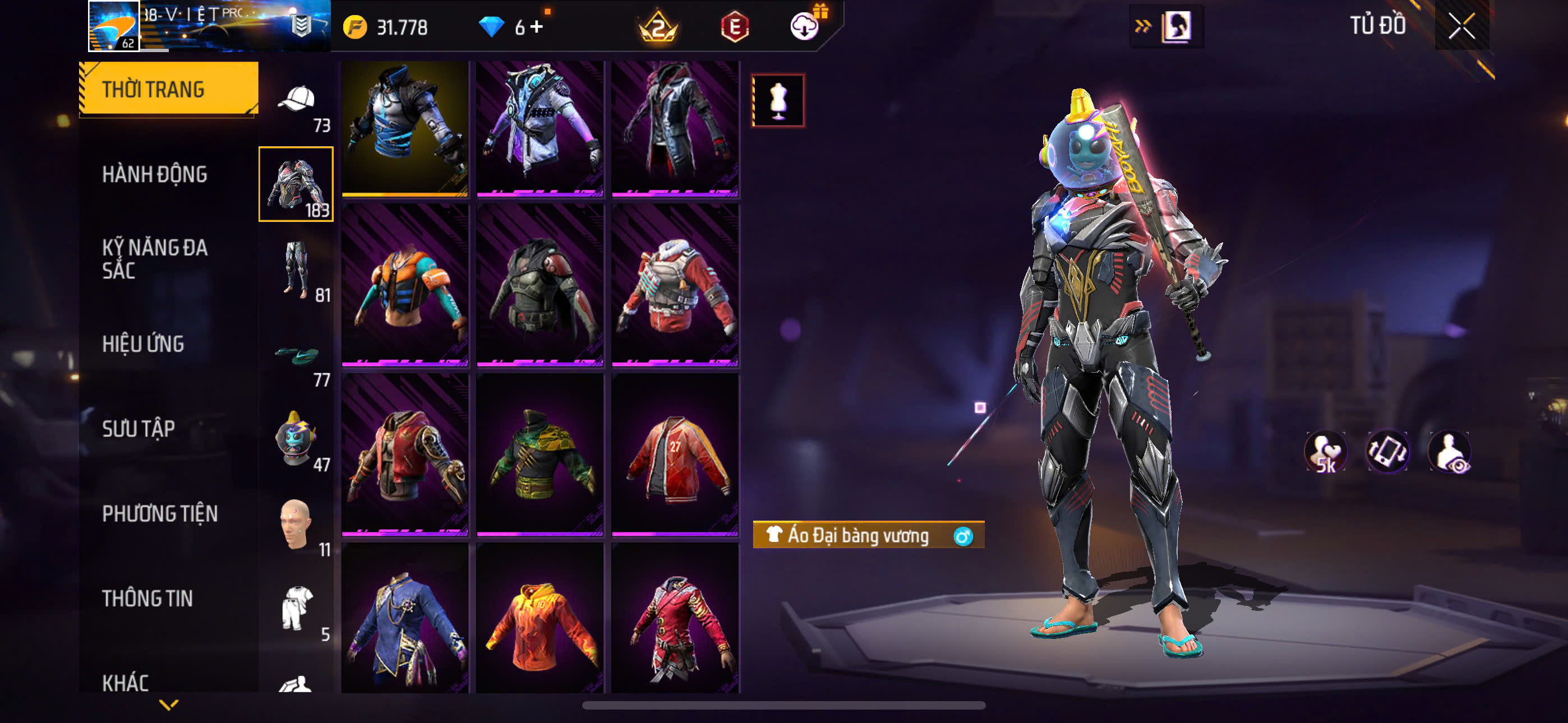Viewport: 1568px width, 723px height.
Task: Switch to the Thông Tin tab
Action: click(x=147, y=598)
